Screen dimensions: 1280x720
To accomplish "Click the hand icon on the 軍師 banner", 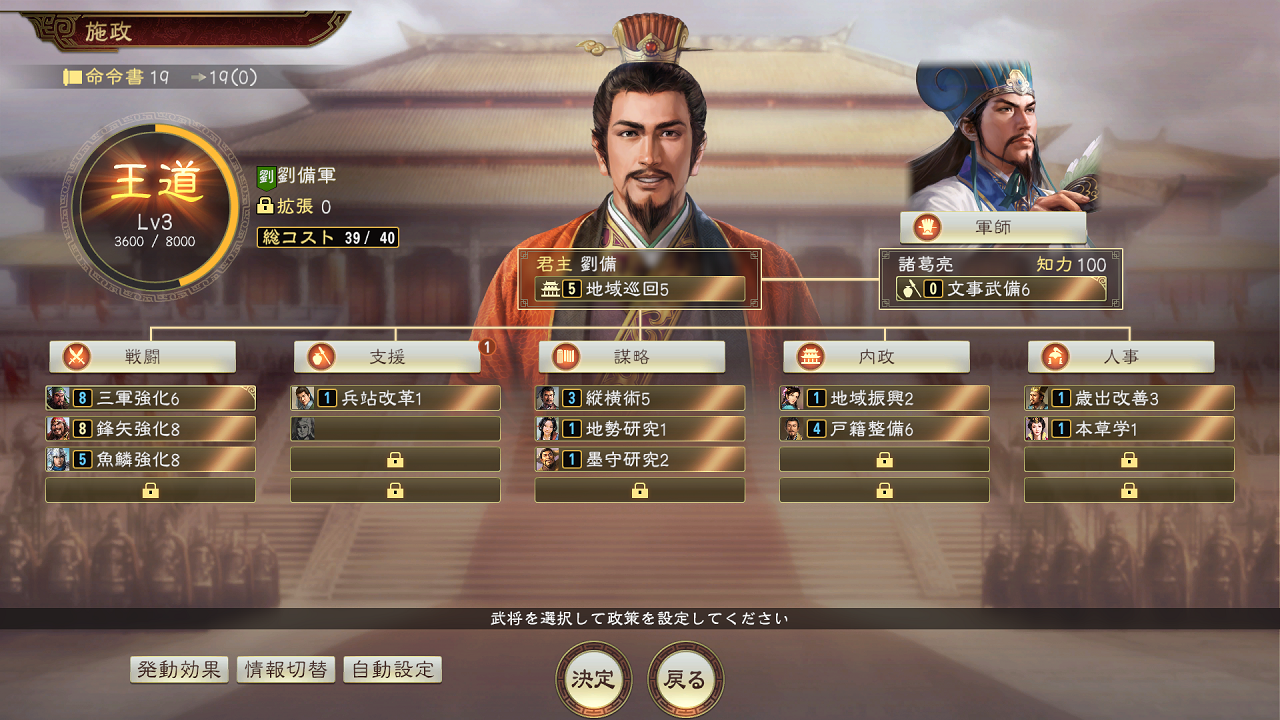I will 925,227.
